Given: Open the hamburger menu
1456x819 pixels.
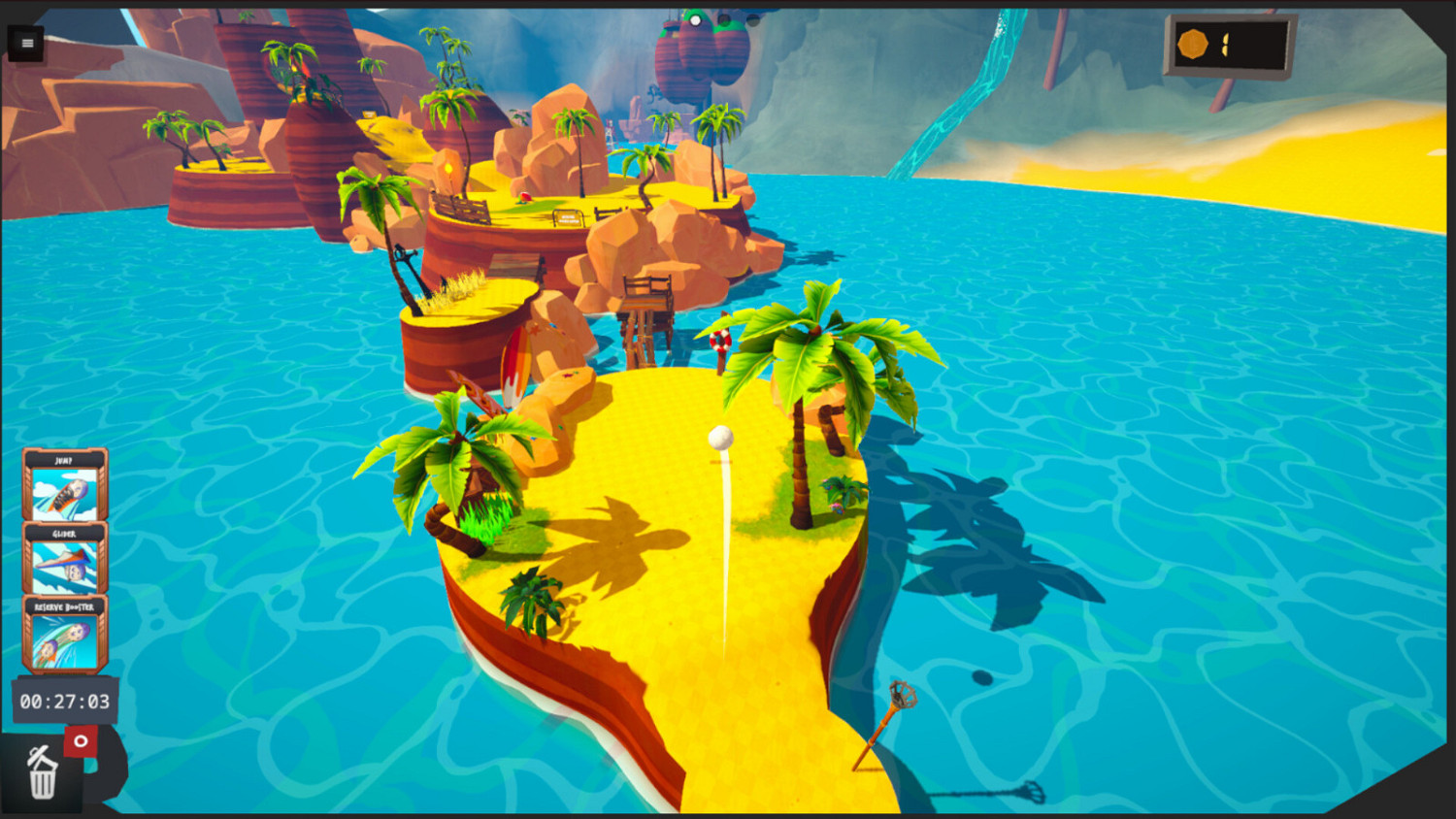Looking at the screenshot, I should click(x=26, y=43).
